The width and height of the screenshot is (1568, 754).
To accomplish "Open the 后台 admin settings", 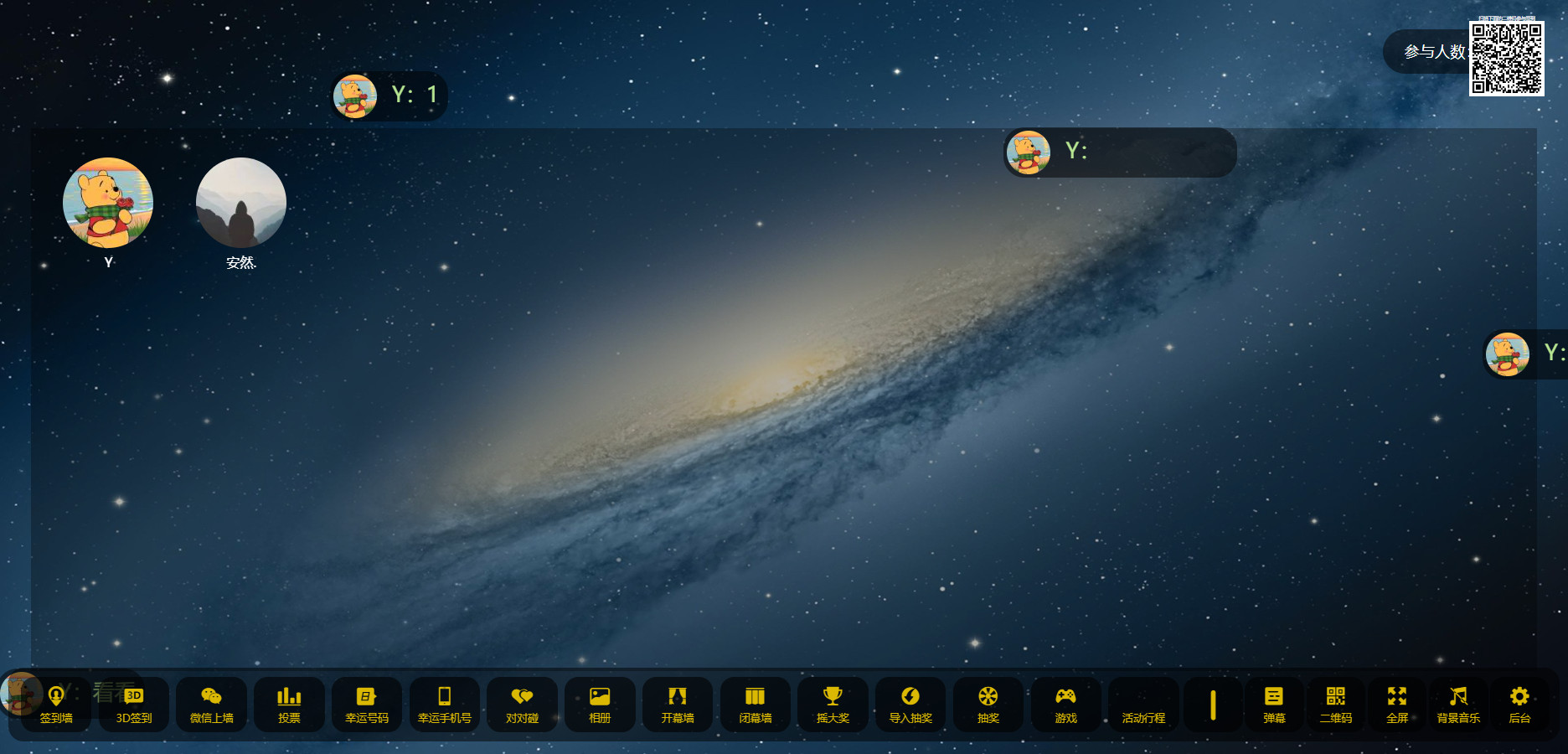I will pos(1519,705).
